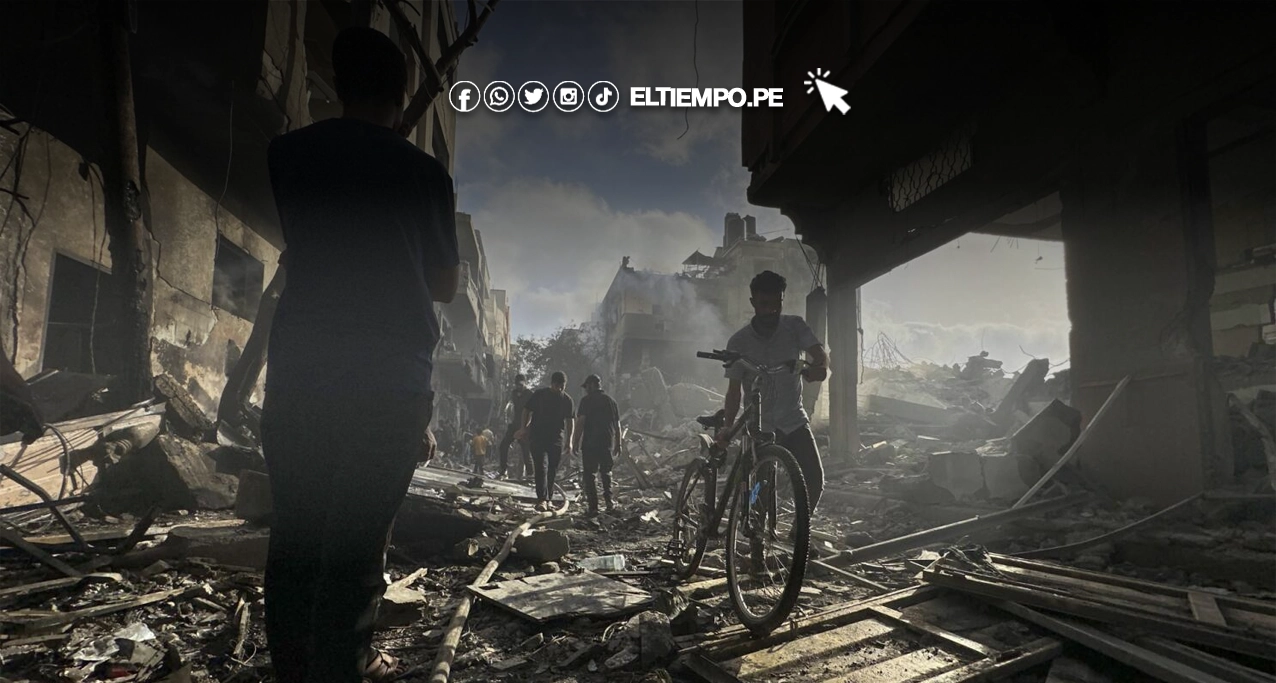The image size is (1276, 683).
Task: Visit the ELTIEMPO.PE website link
Action: pyautogui.click(x=706, y=97)
